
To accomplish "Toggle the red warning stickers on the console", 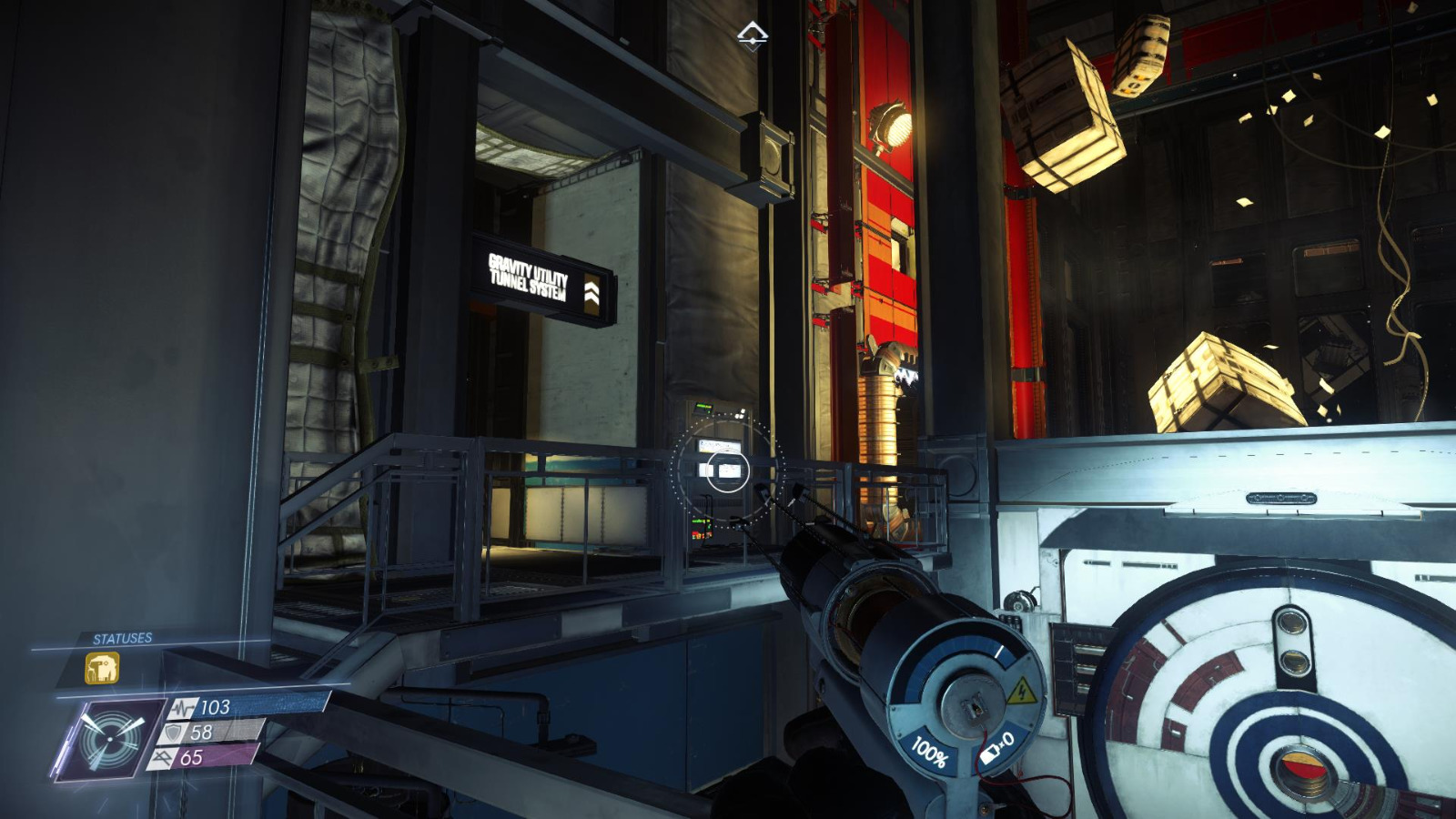I will coord(702,535).
